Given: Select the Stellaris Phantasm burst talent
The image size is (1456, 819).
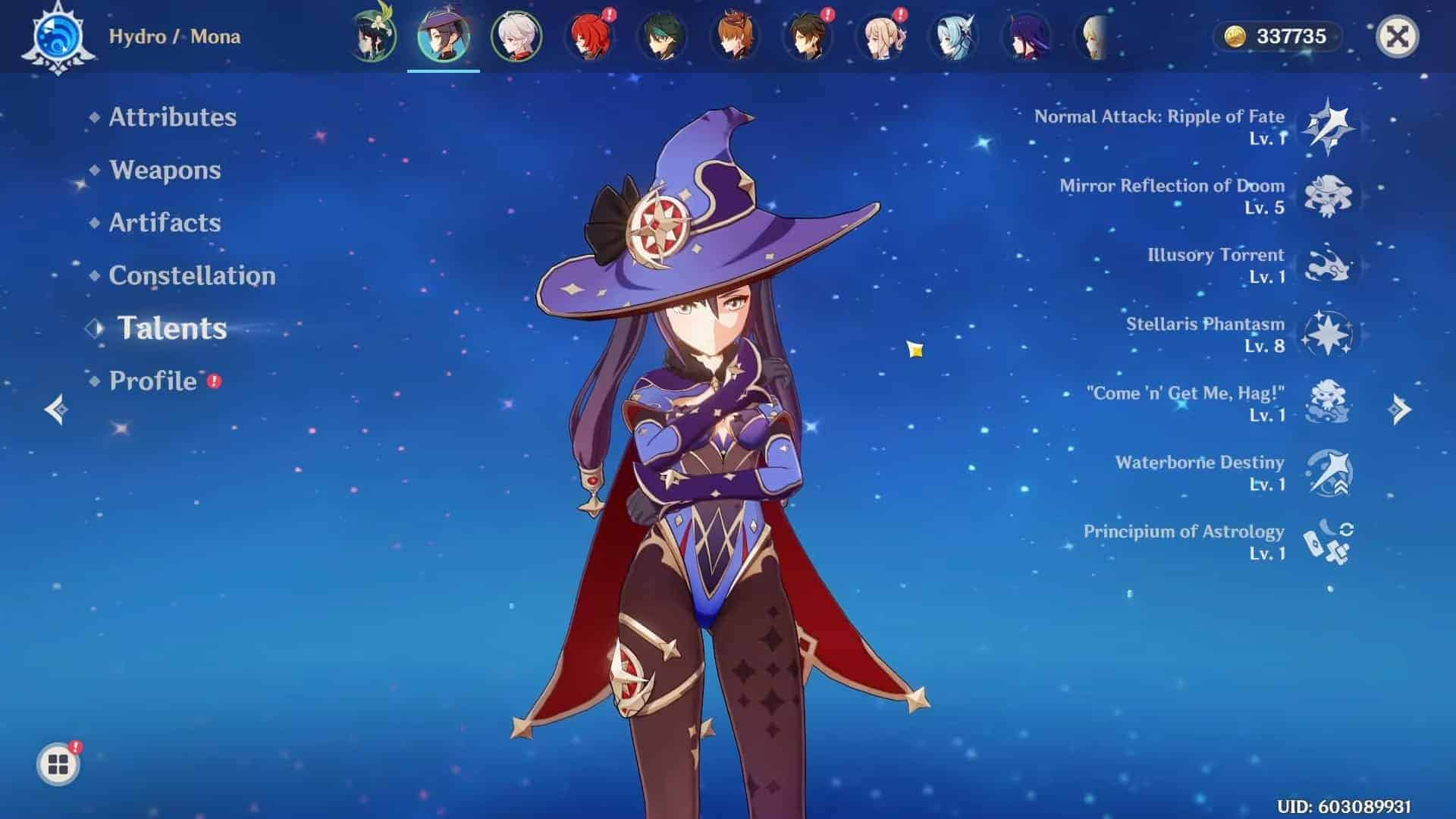Looking at the screenshot, I should pyautogui.click(x=1328, y=334).
